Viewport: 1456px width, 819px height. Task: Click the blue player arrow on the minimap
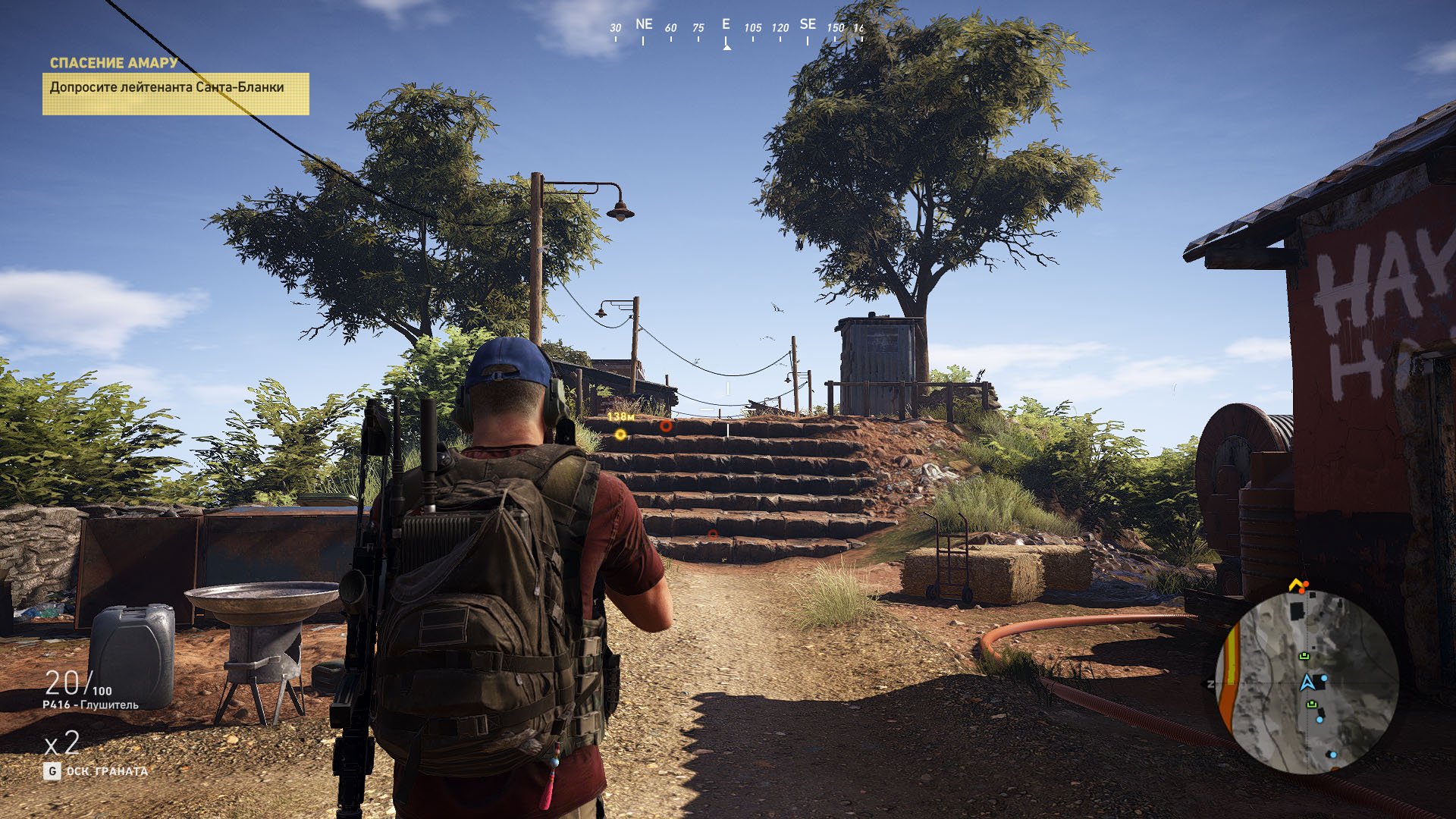(x=1307, y=682)
